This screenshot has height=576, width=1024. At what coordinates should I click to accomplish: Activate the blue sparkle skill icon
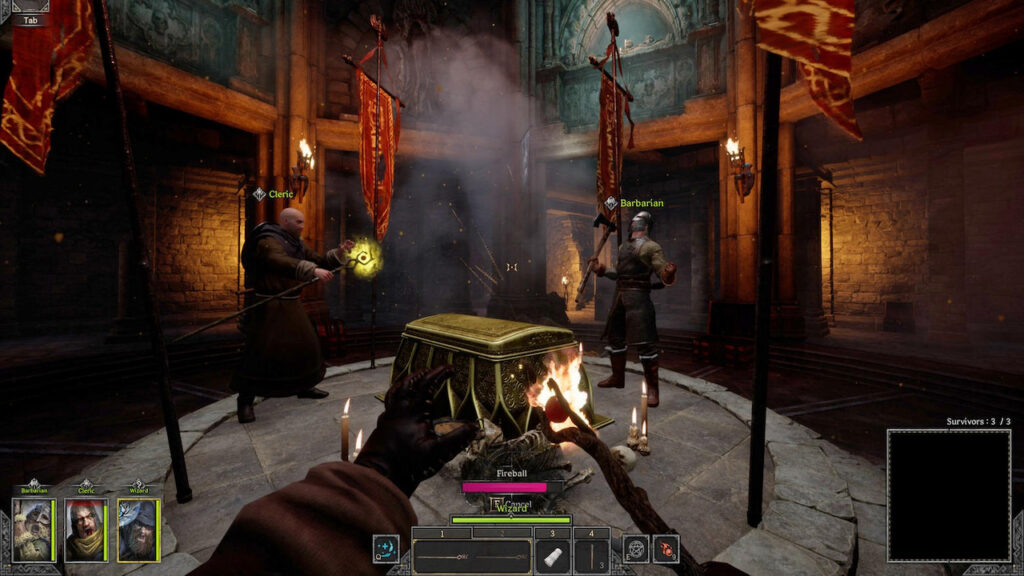(x=386, y=548)
